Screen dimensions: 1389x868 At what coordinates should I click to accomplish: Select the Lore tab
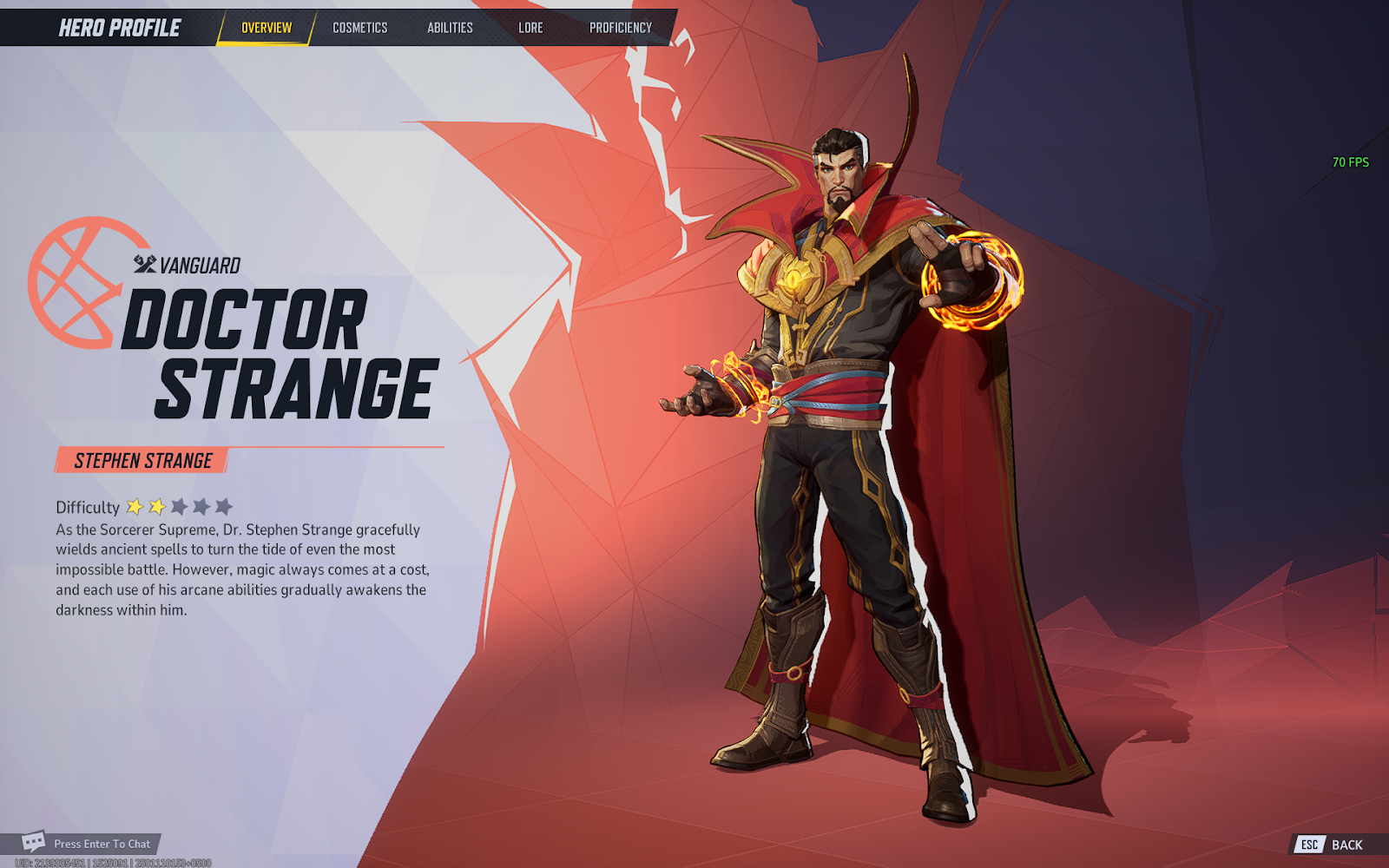(530, 28)
